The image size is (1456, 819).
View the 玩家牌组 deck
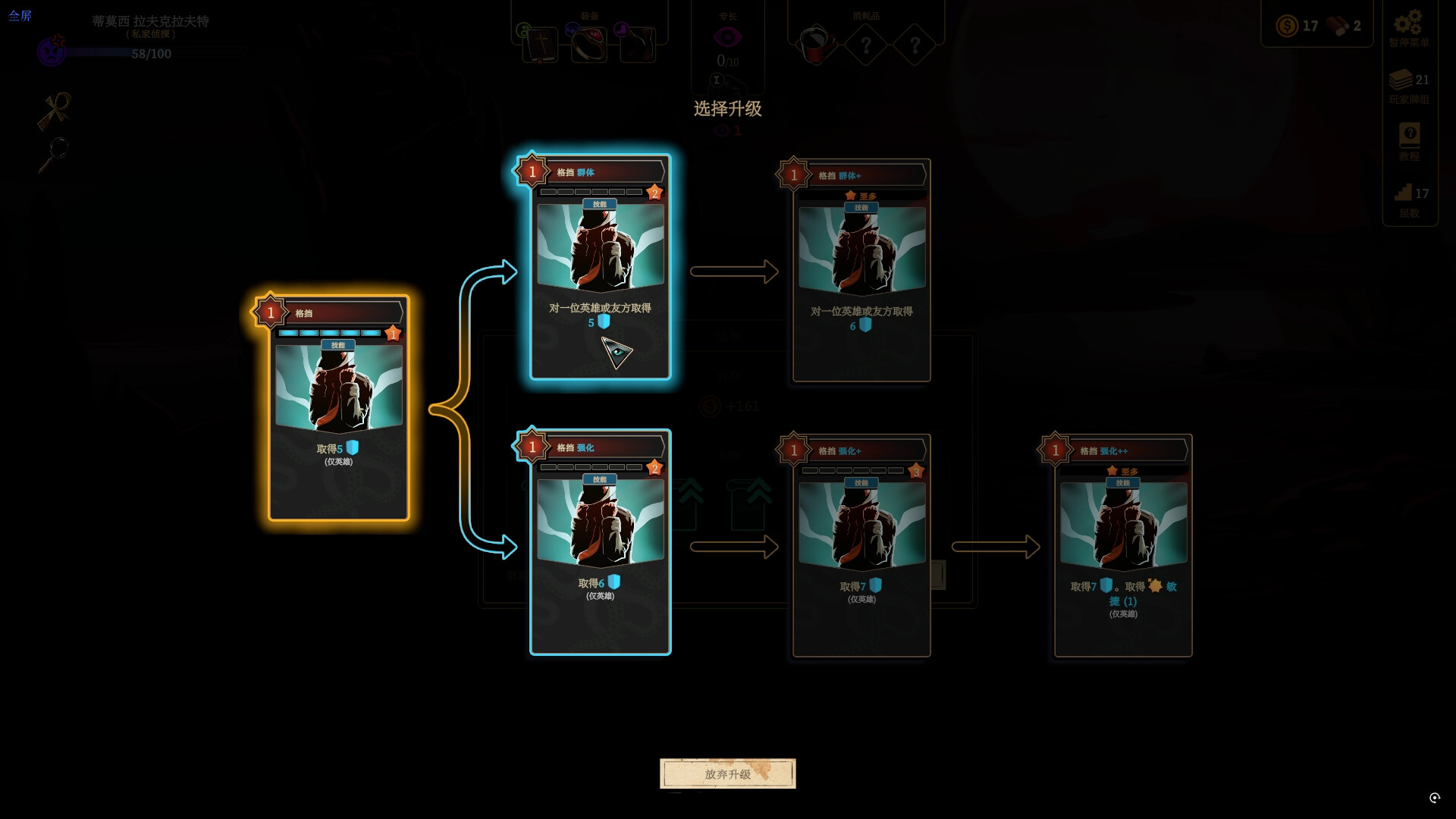[1408, 85]
